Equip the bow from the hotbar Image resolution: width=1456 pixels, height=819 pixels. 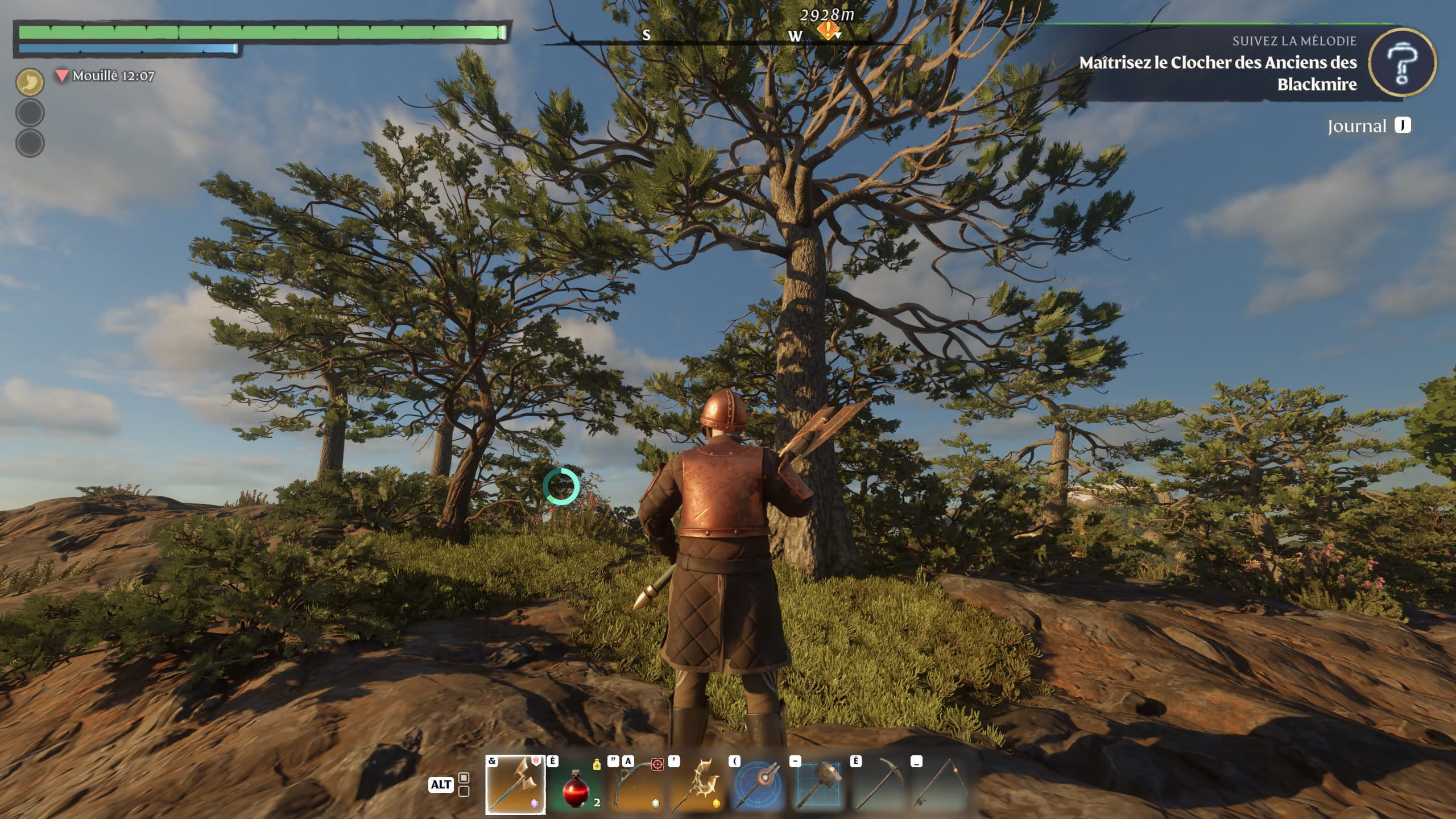click(x=636, y=786)
